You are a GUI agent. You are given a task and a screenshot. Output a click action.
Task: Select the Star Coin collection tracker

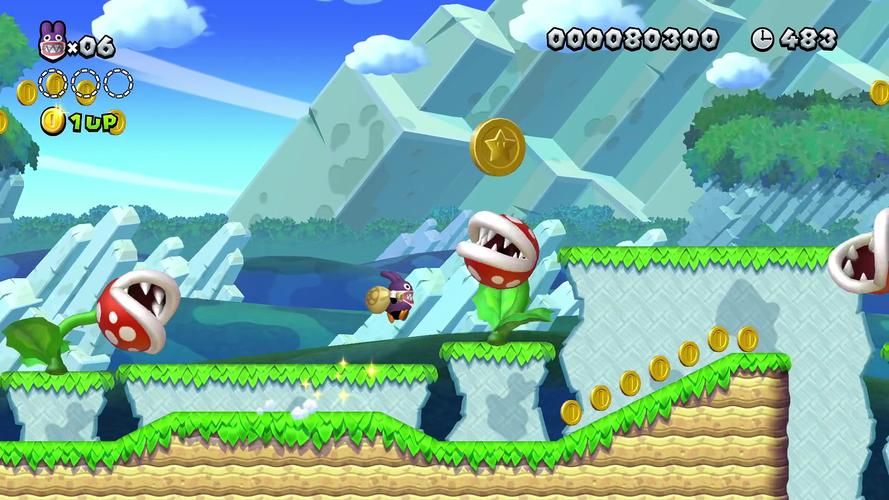85,83
